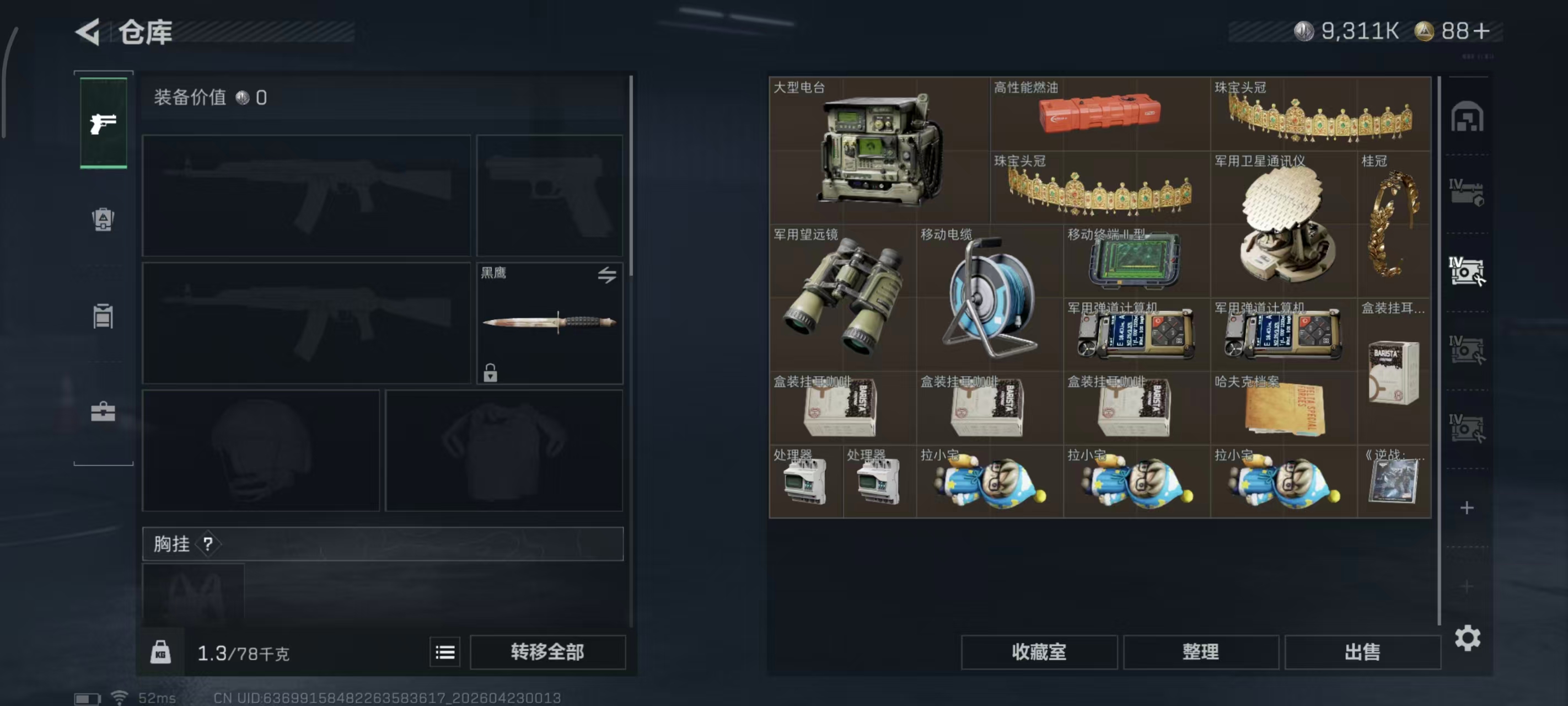Image resolution: width=1568 pixels, height=706 pixels.
Task: Open the settings gear at bottom right
Action: (x=1469, y=639)
